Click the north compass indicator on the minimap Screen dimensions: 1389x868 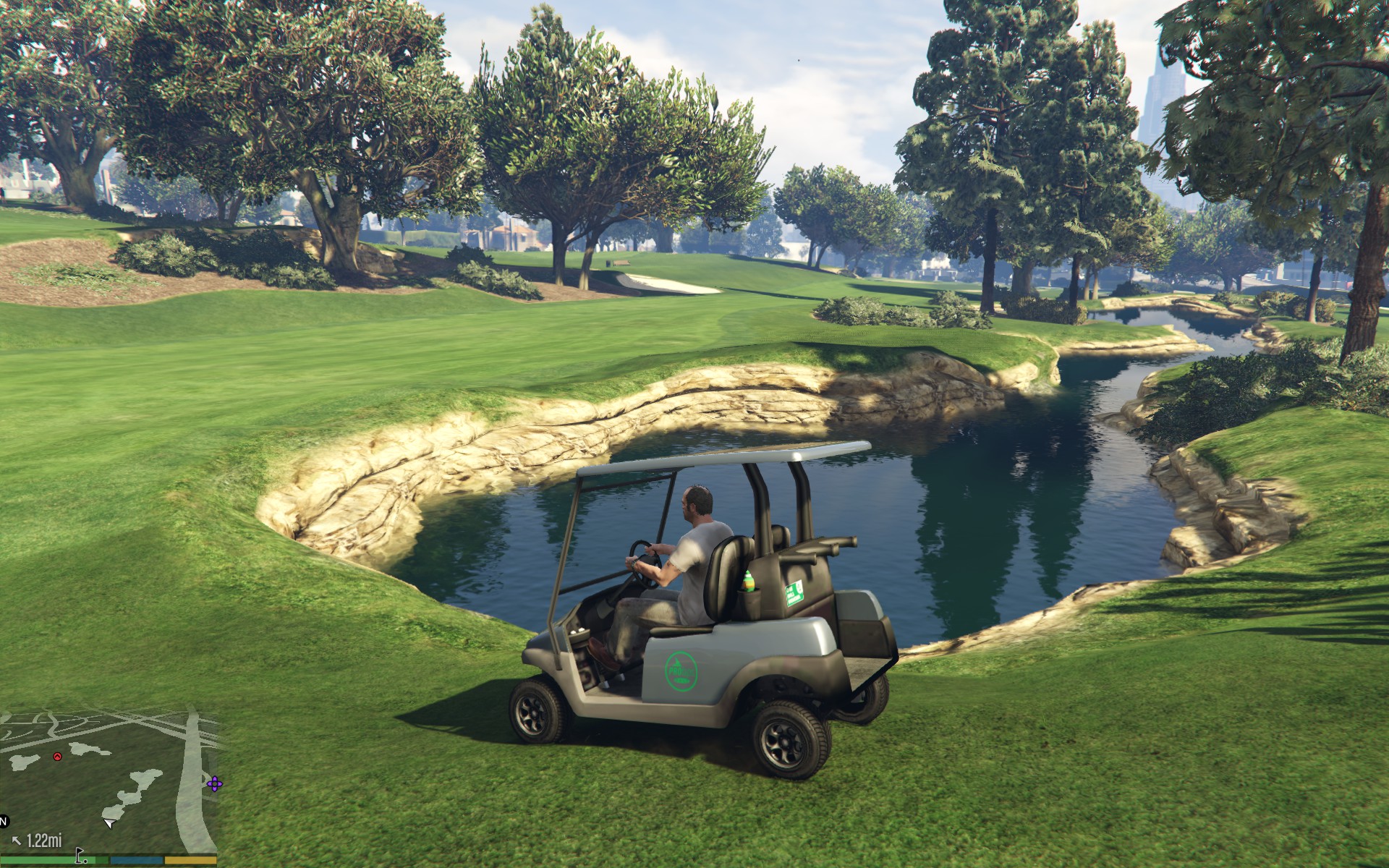click(4, 822)
